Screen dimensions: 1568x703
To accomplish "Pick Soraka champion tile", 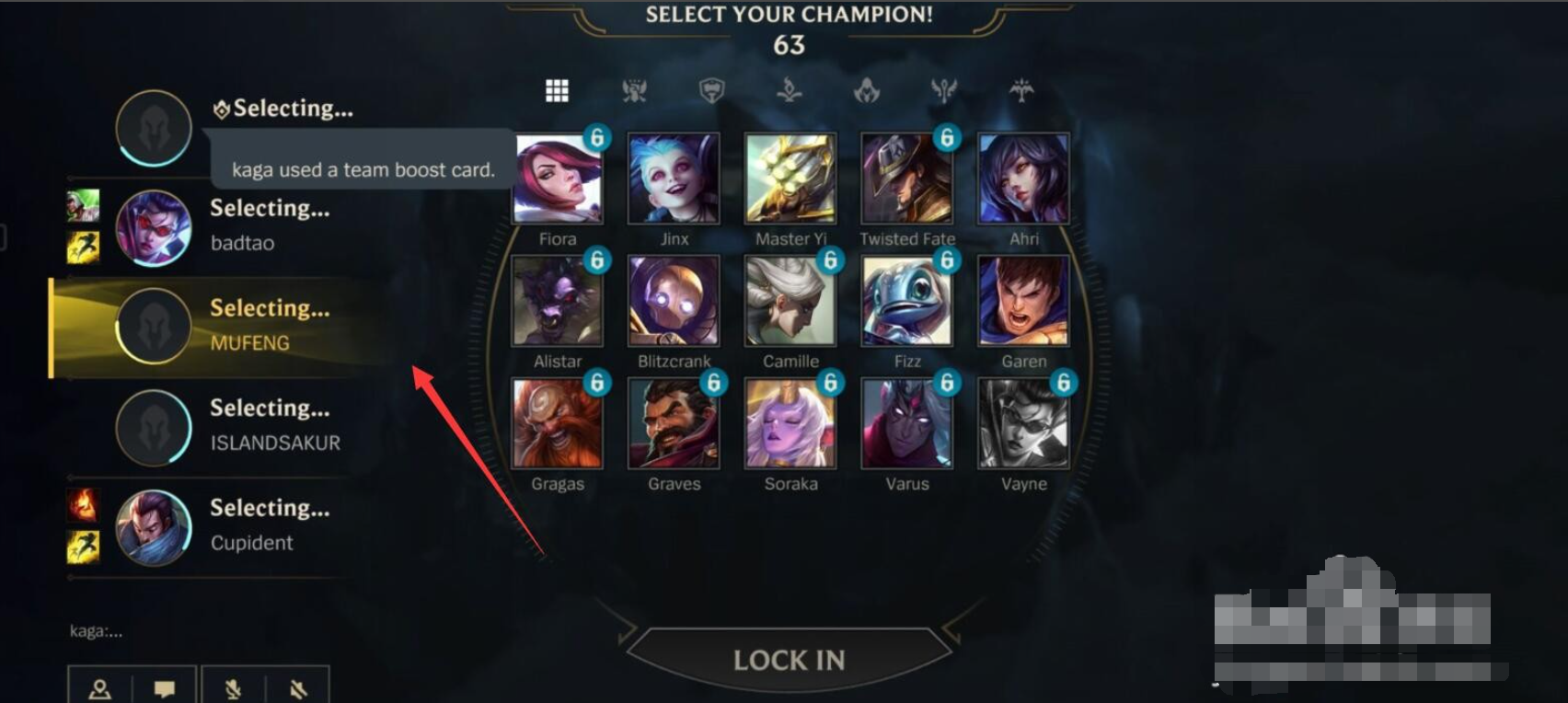I will coord(790,424).
